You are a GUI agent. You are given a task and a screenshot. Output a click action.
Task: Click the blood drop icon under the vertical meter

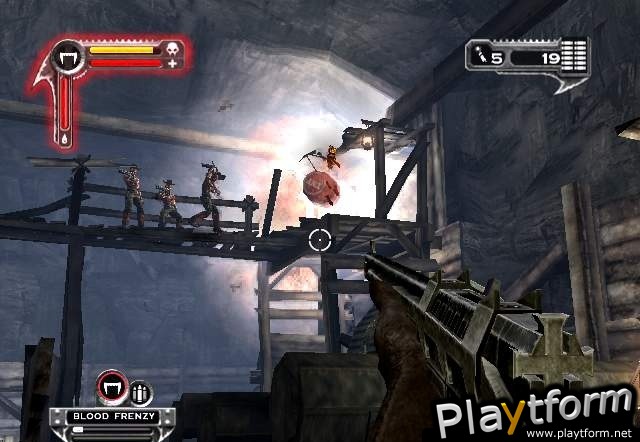[x=66, y=138]
